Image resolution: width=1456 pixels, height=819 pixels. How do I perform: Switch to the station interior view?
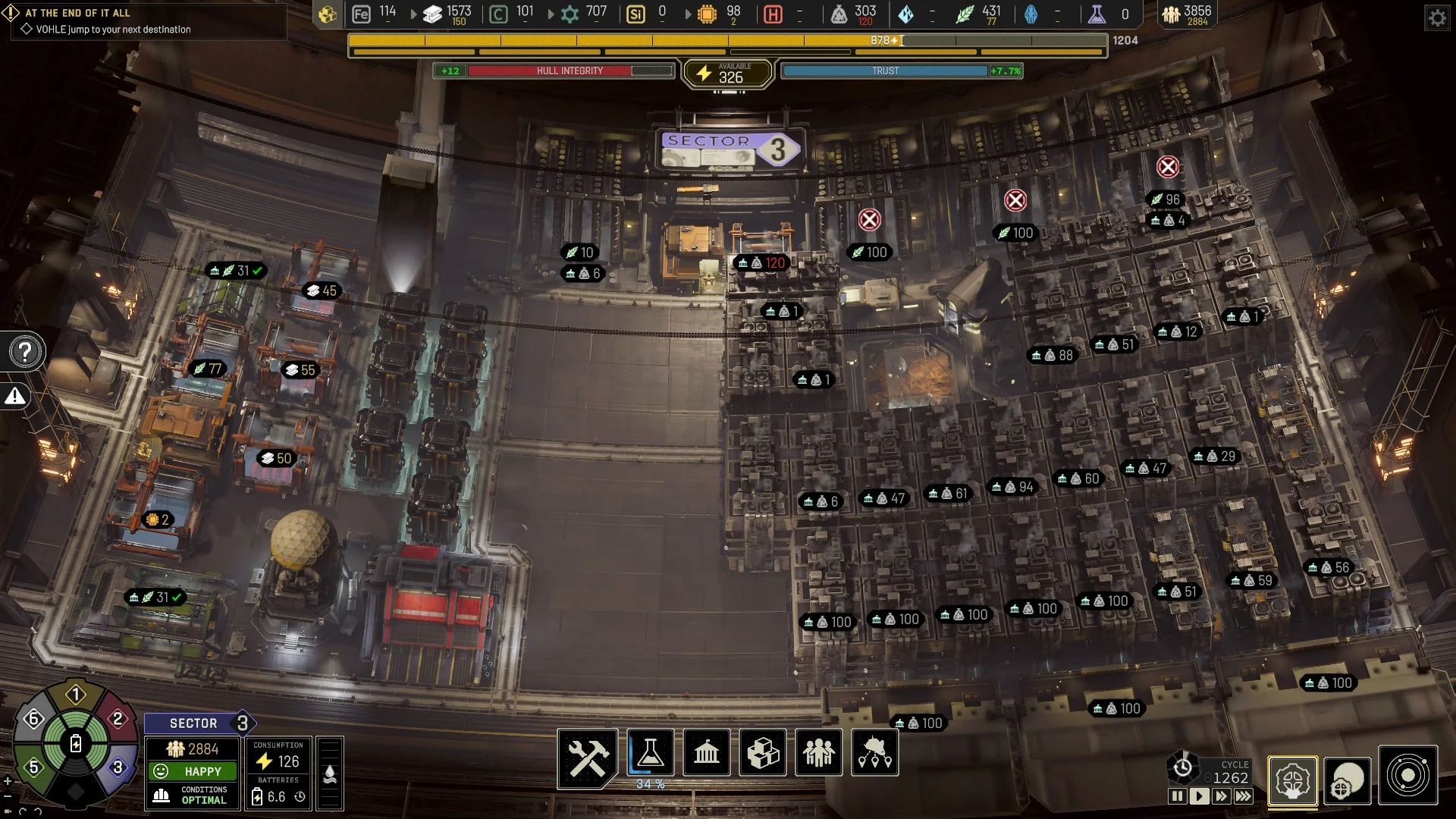(x=1292, y=780)
